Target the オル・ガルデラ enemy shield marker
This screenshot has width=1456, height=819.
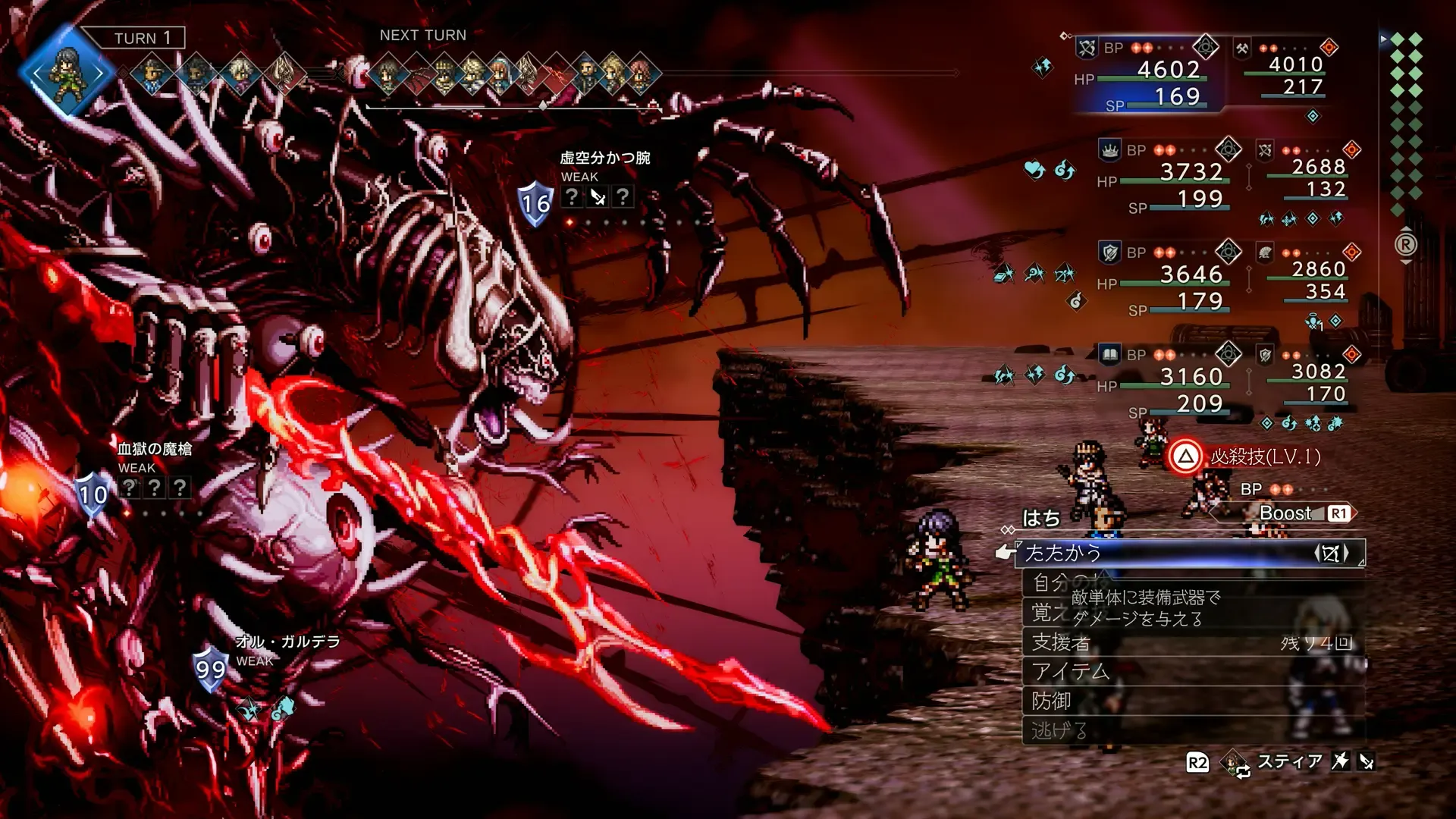click(x=210, y=669)
